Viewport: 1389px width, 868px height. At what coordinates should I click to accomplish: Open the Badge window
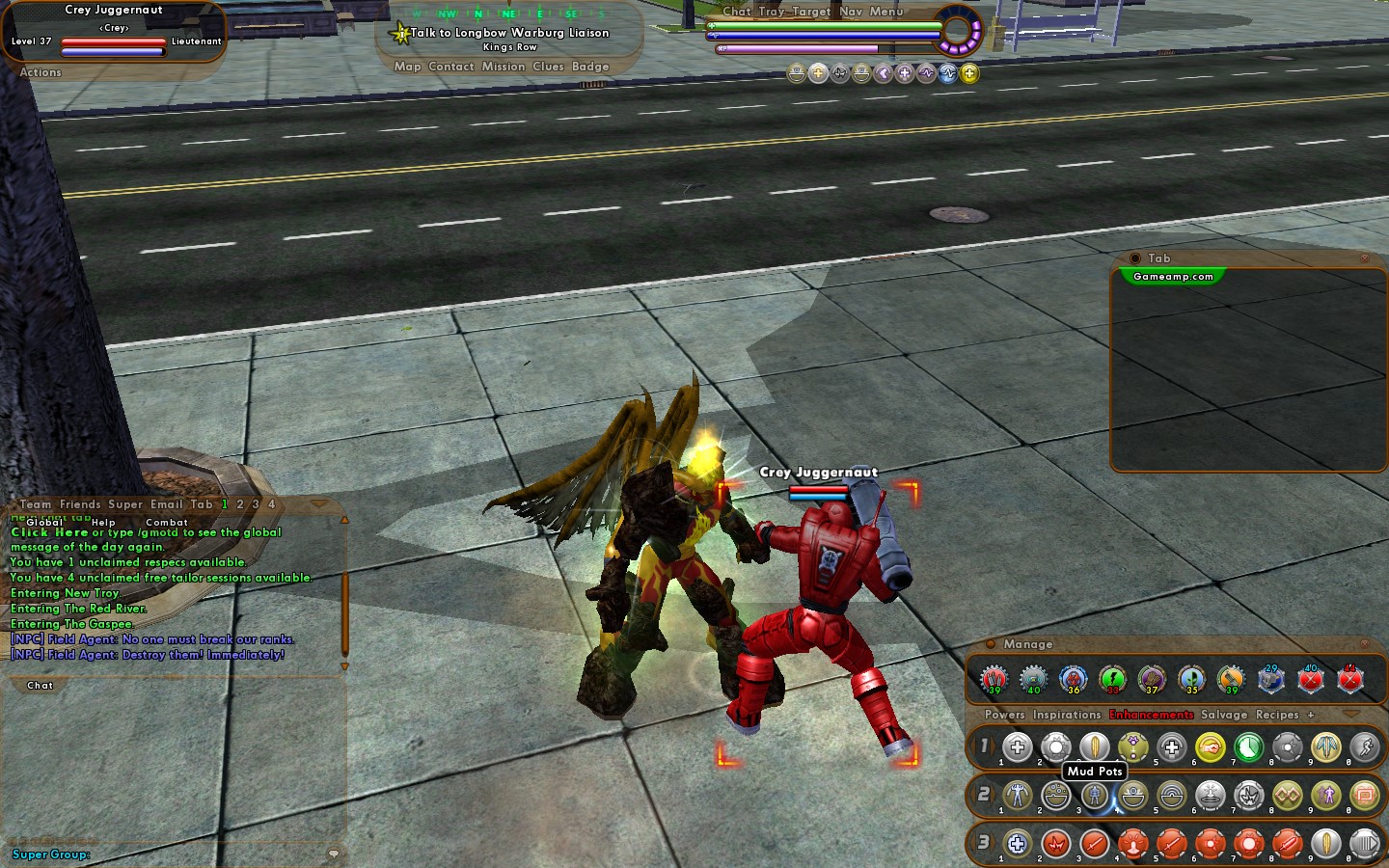point(590,67)
